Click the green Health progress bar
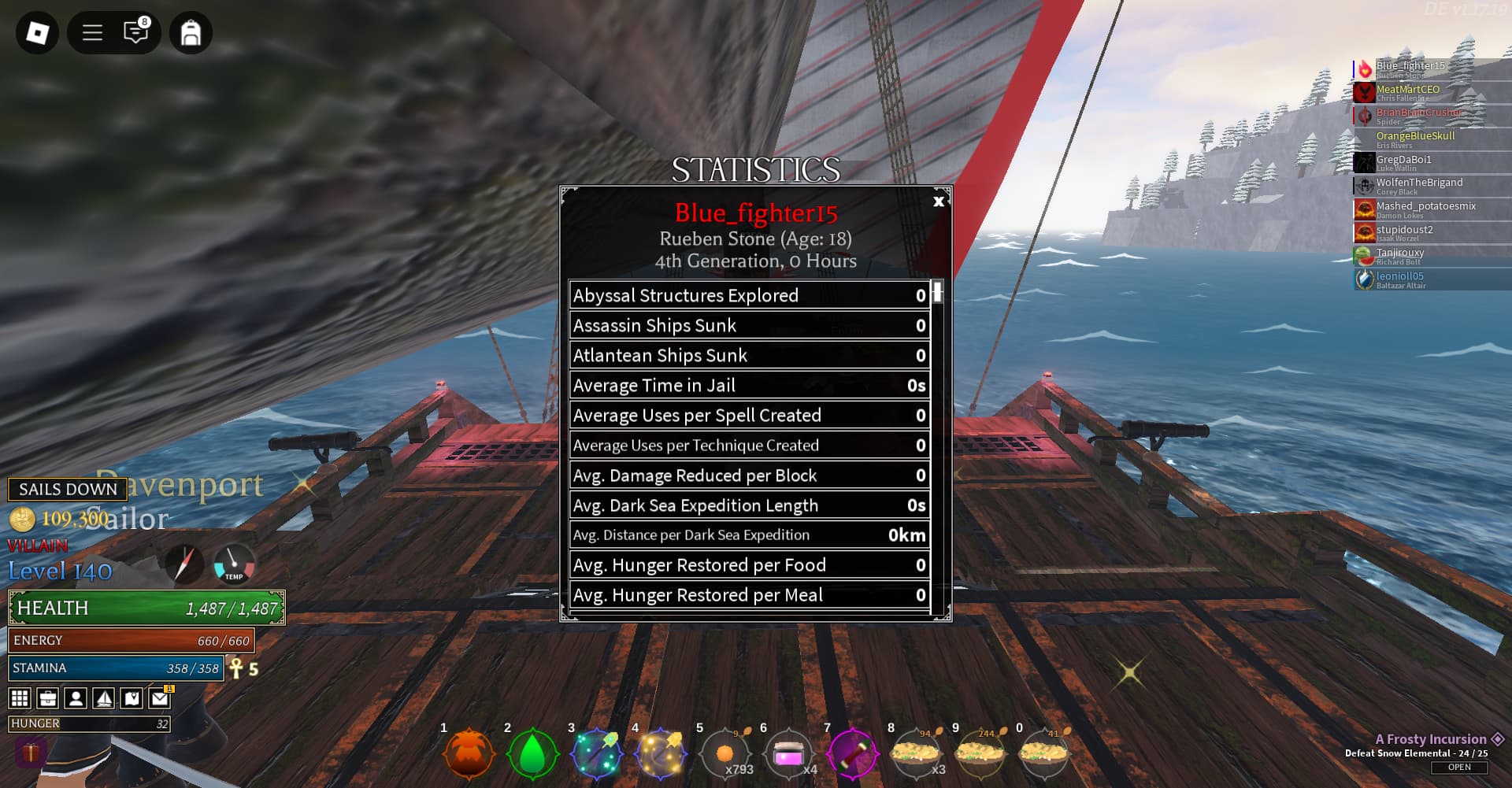 146,608
